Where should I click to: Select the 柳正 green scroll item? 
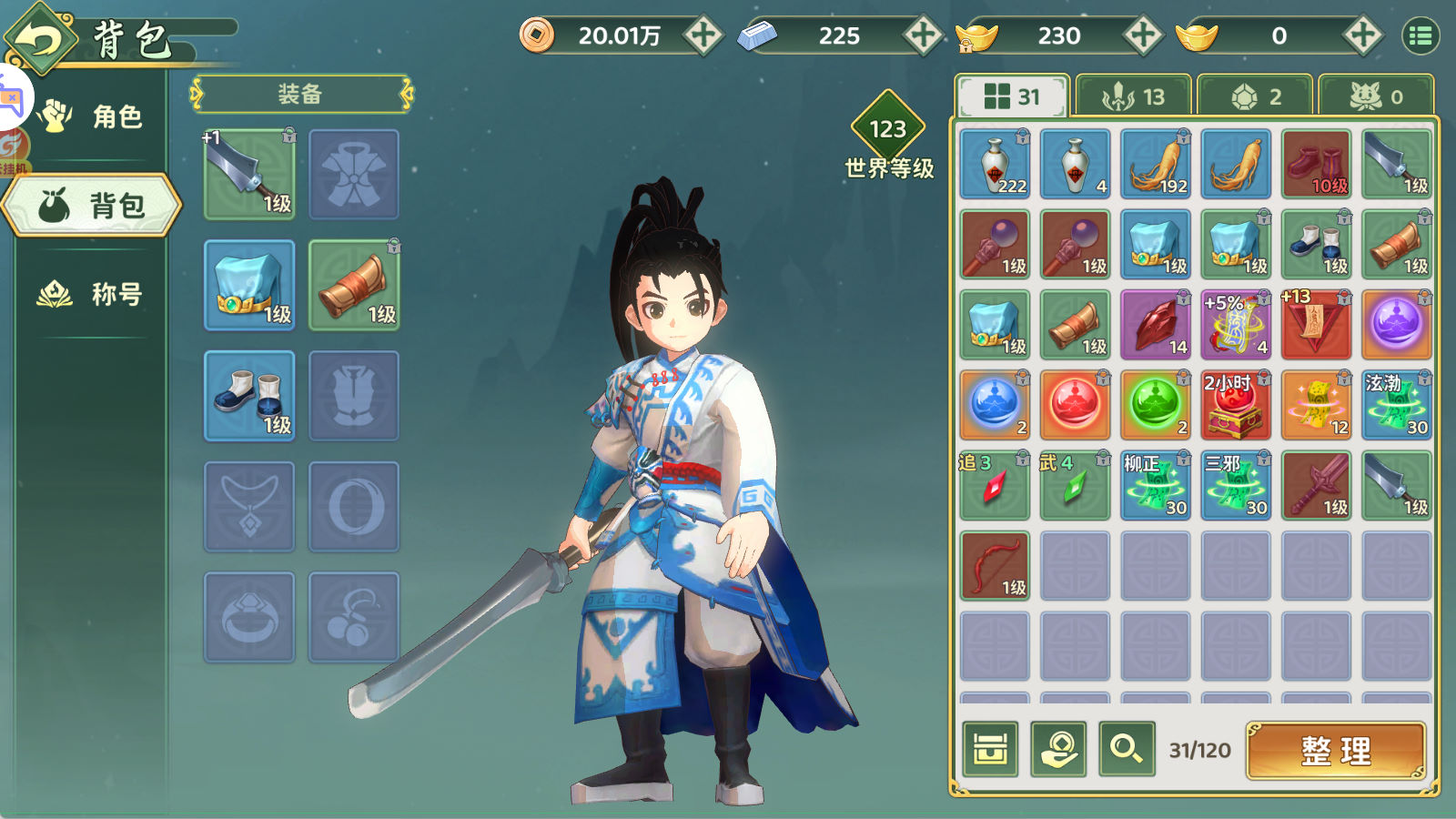coord(1156,485)
